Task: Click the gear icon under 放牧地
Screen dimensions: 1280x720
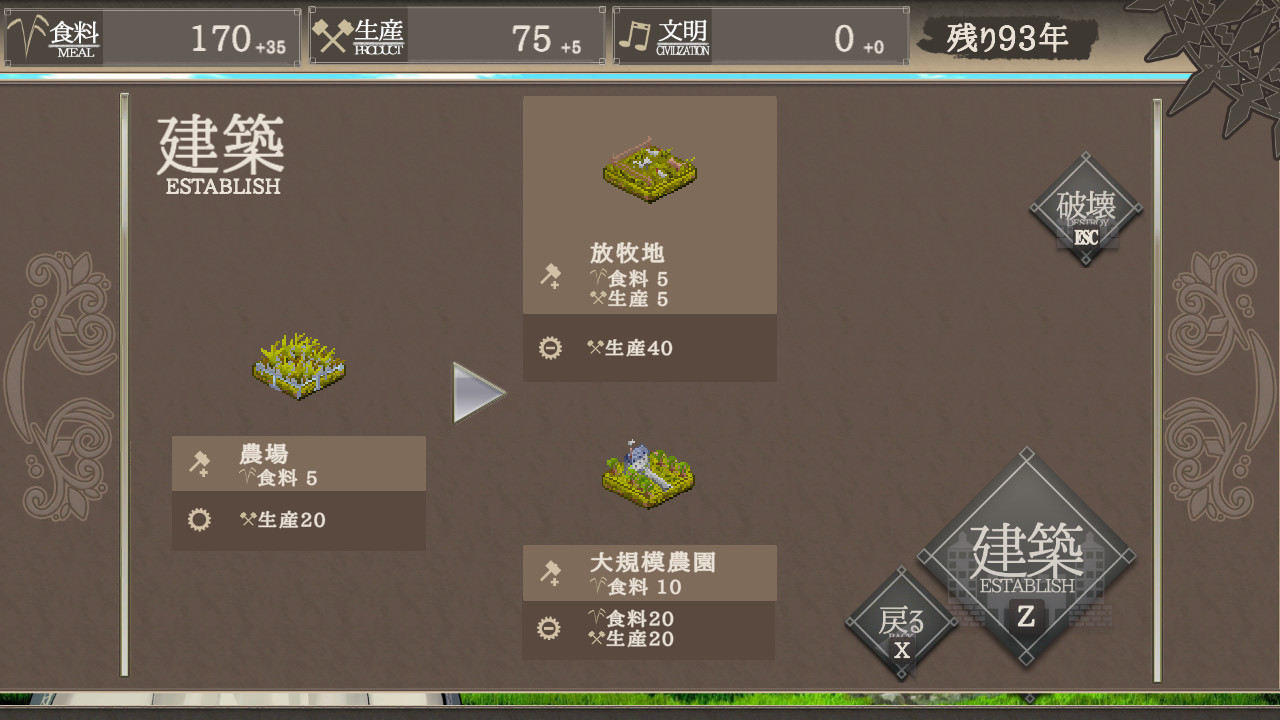Action: [x=551, y=348]
